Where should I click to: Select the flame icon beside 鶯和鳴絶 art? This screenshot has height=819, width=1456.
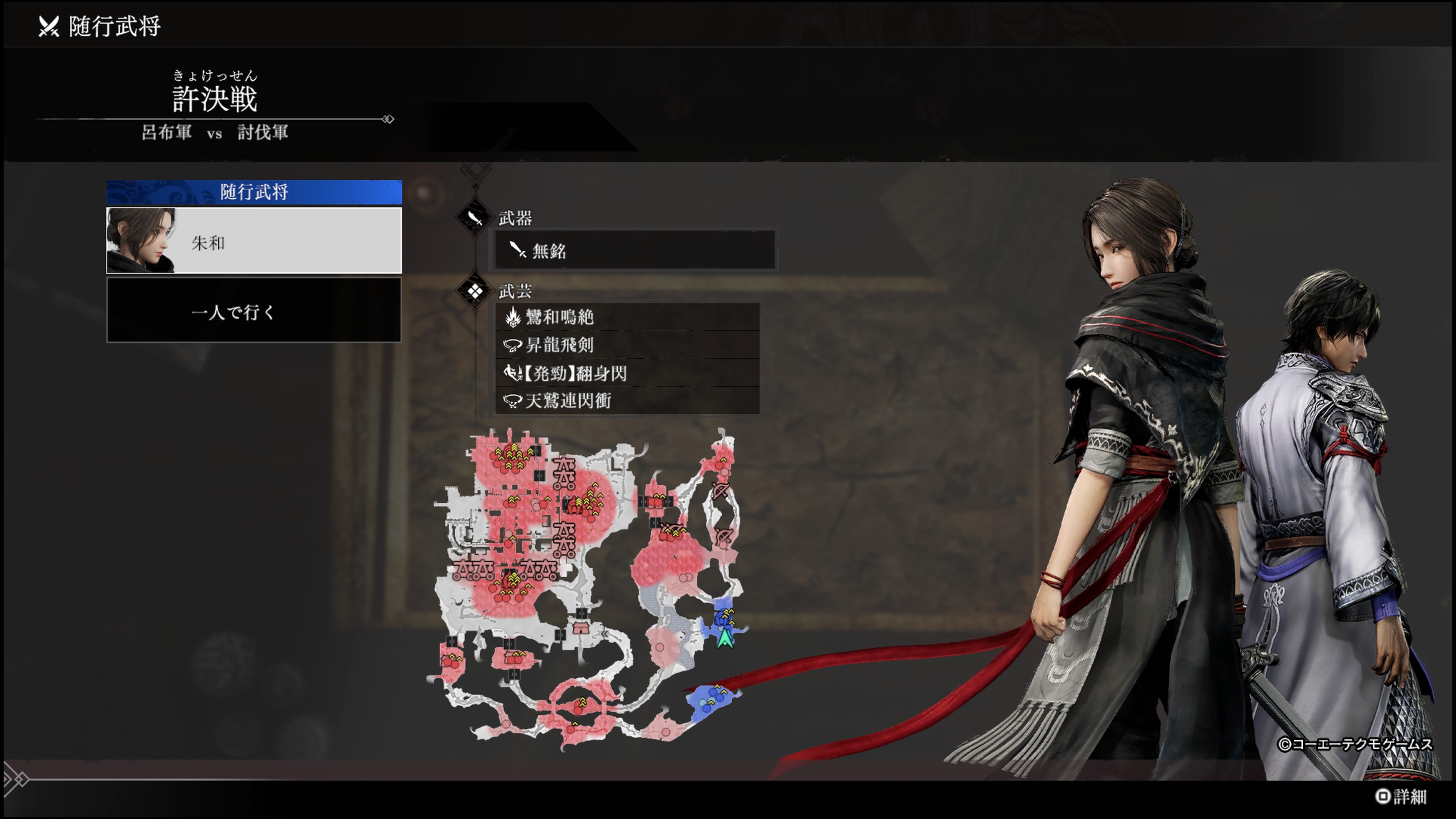click(513, 317)
